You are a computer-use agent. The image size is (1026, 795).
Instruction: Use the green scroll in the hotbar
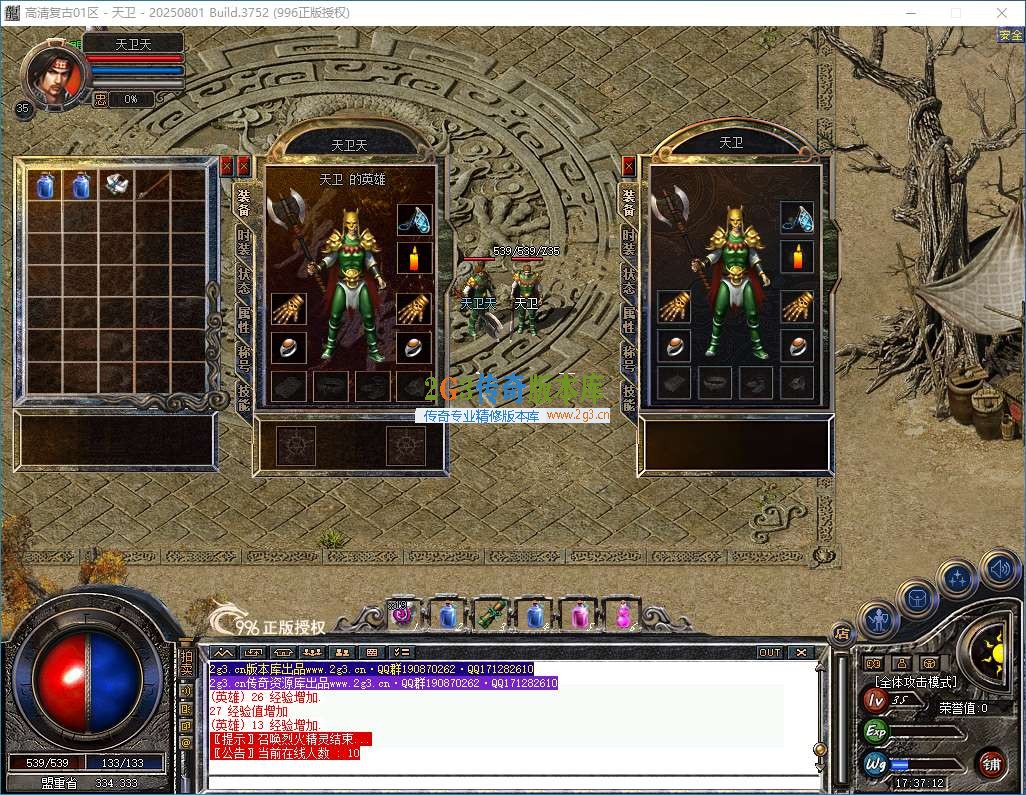coord(489,614)
